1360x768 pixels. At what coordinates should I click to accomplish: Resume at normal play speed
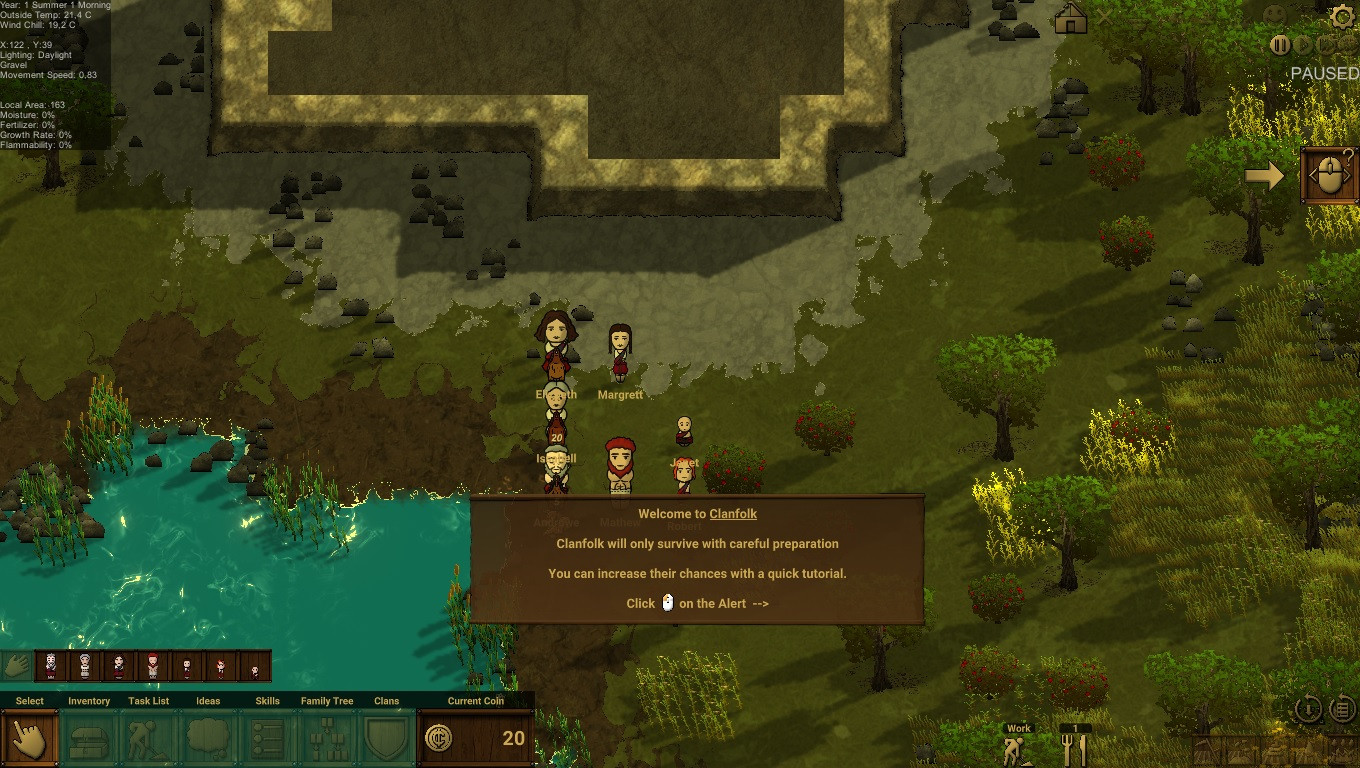(x=1304, y=45)
